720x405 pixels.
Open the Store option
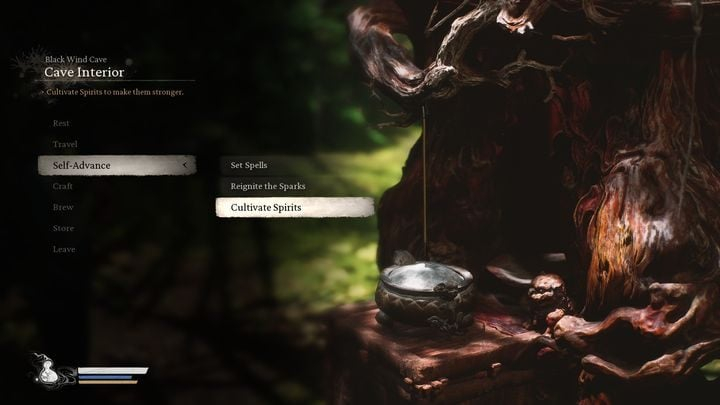[63, 228]
